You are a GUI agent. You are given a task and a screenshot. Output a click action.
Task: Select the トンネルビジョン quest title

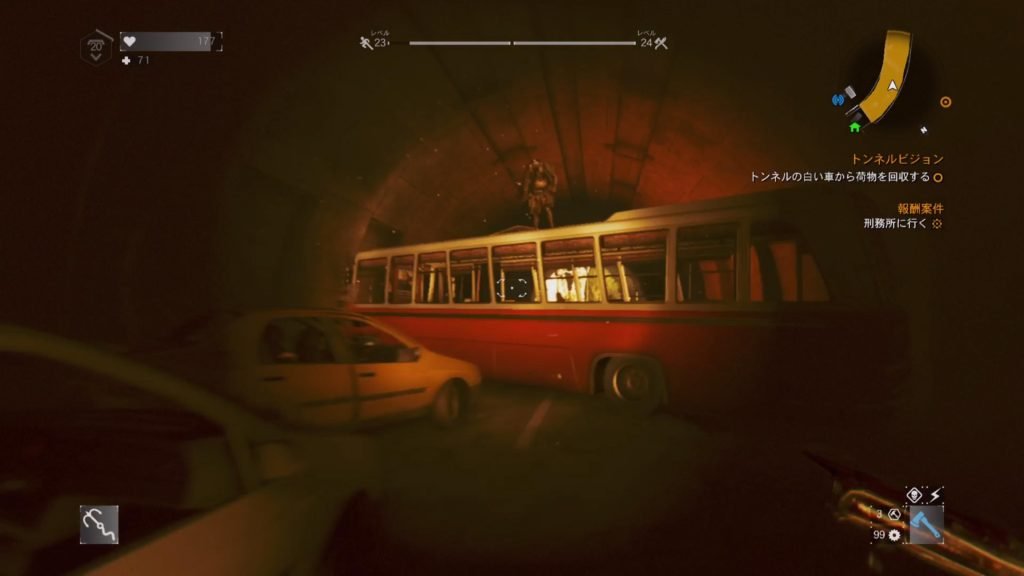[897, 159]
